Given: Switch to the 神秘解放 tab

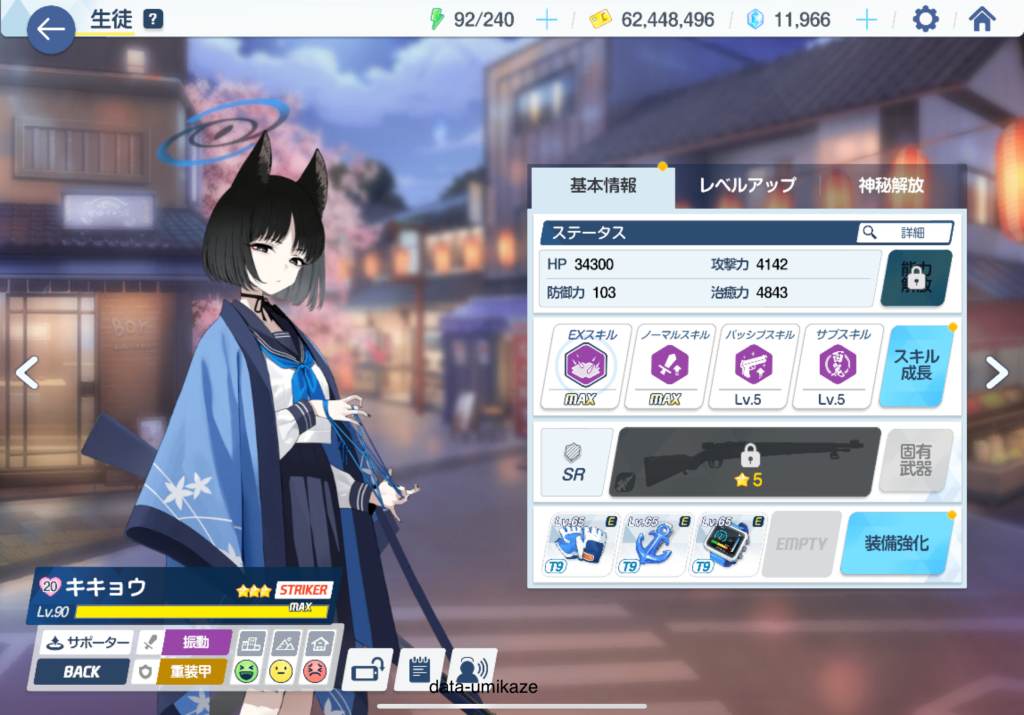Looking at the screenshot, I should [x=890, y=185].
